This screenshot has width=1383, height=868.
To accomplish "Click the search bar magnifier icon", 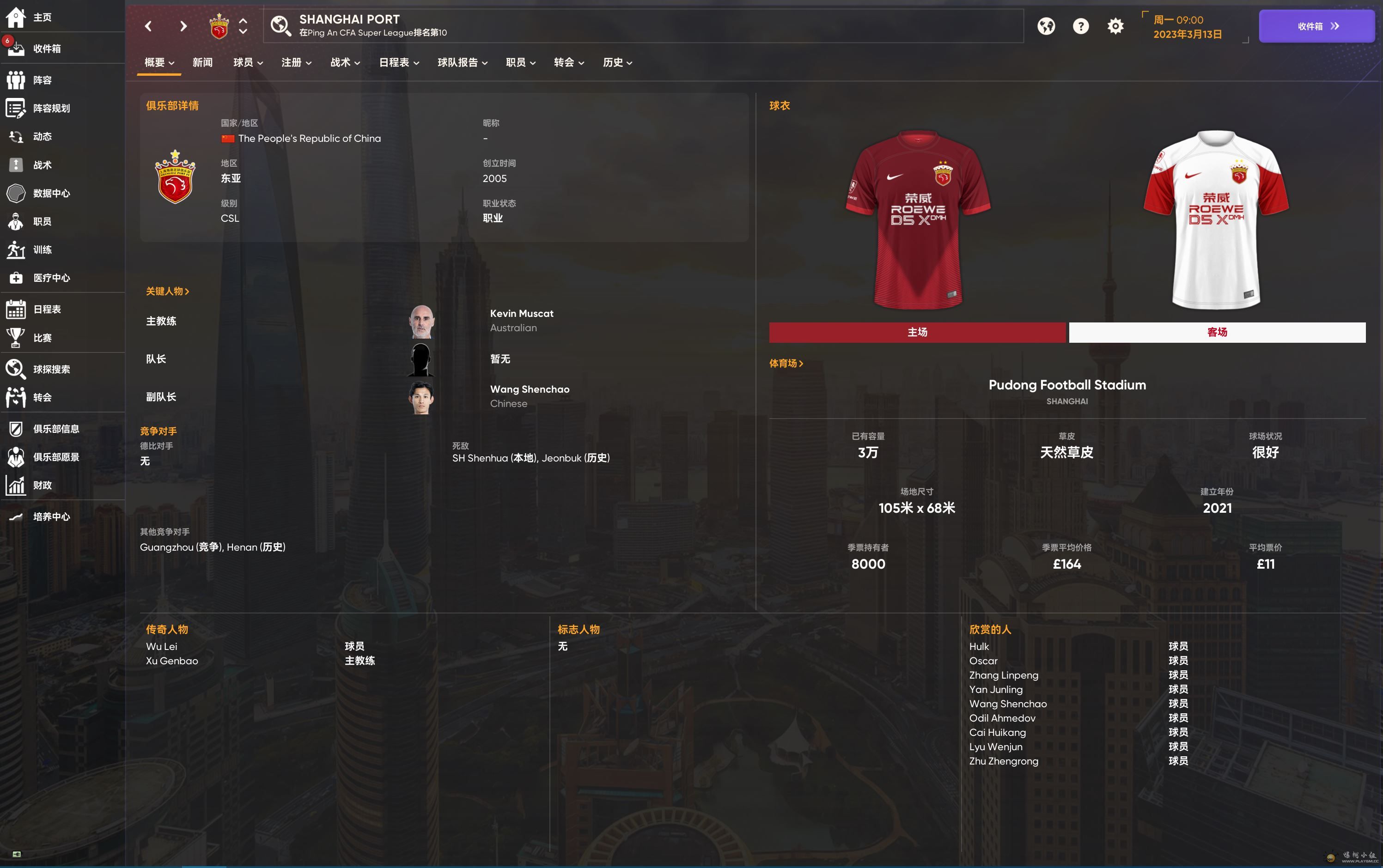I will (x=281, y=26).
